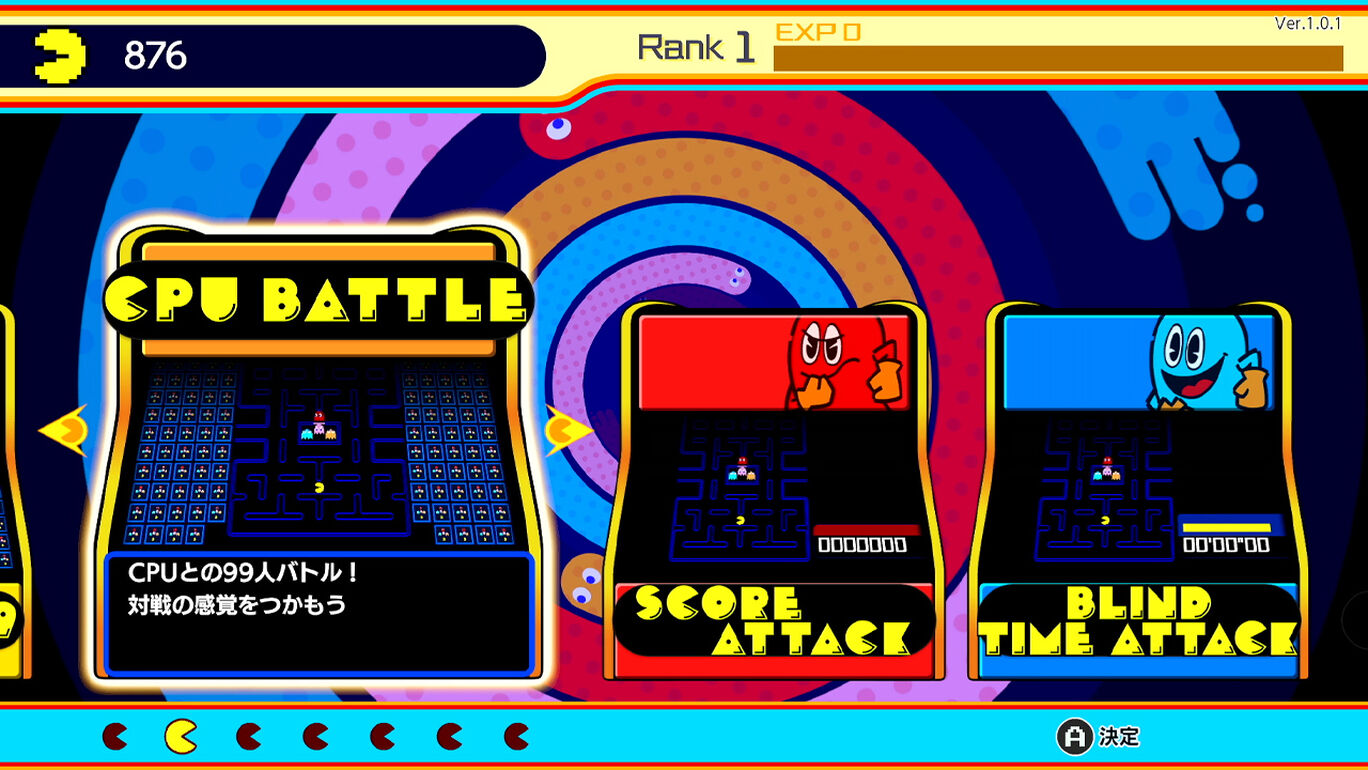Click the EXP progress bar

coord(1060,55)
